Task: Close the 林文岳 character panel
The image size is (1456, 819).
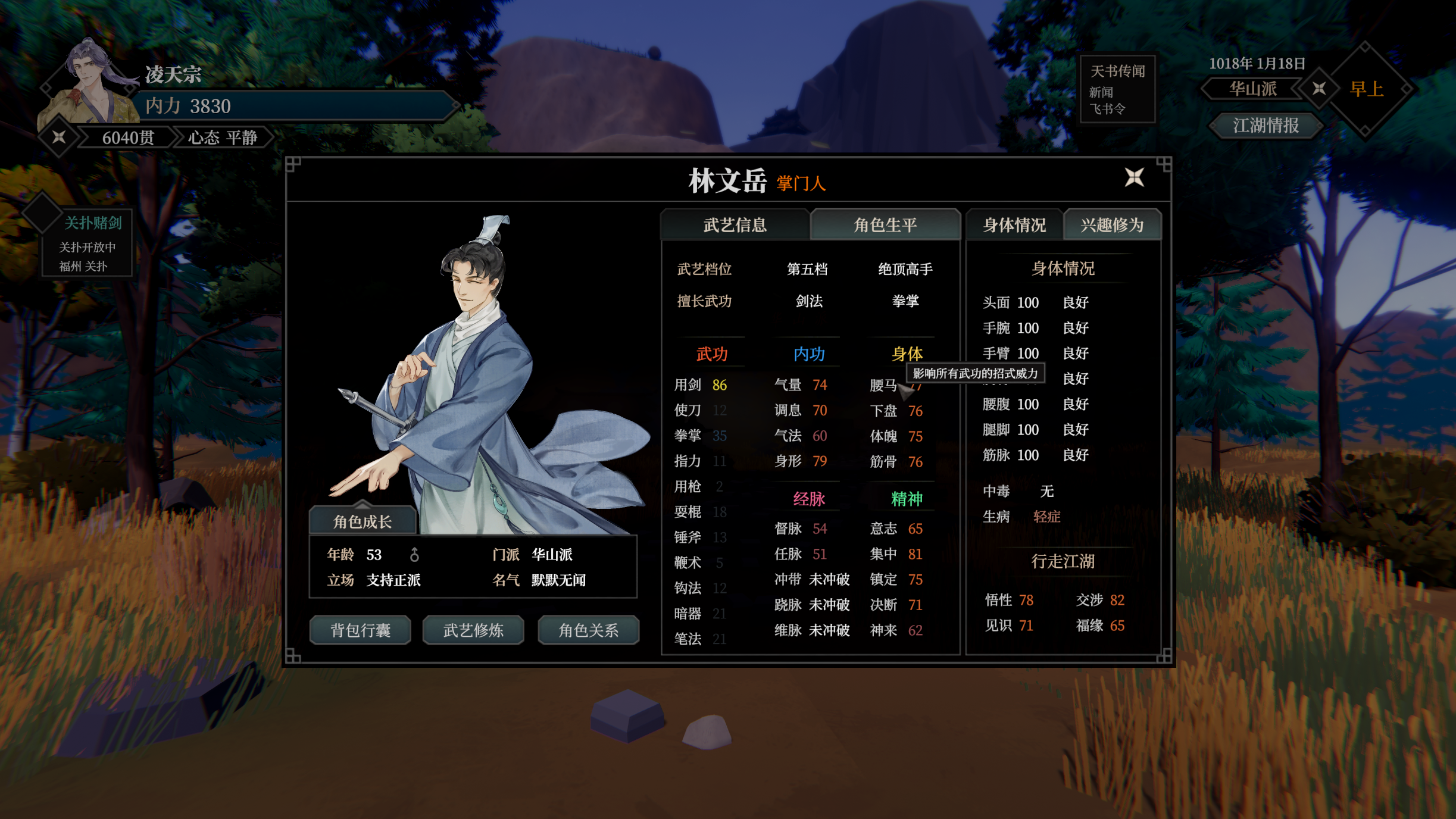Action: pyautogui.click(x=1134, y=177)
